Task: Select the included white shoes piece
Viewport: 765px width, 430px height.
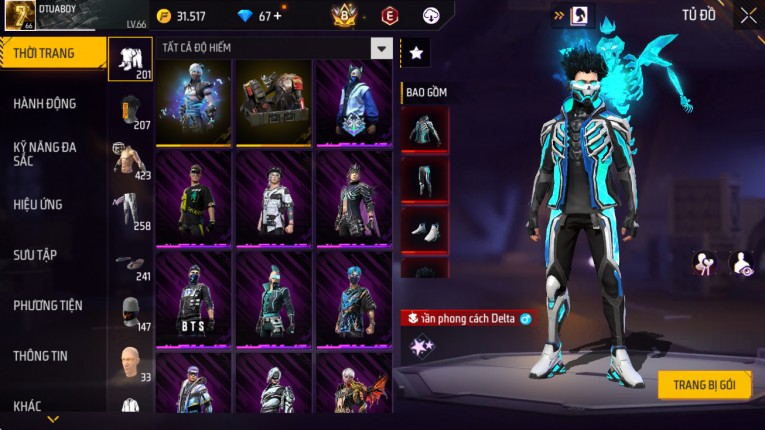Action: coord(425,229)
